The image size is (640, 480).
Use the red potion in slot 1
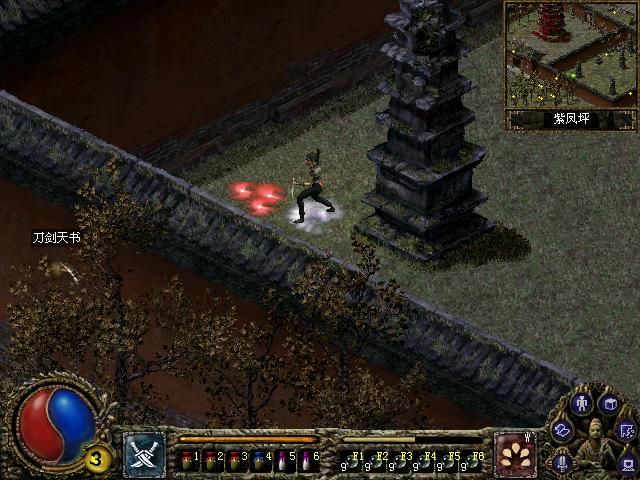click(x=188, y=460)
